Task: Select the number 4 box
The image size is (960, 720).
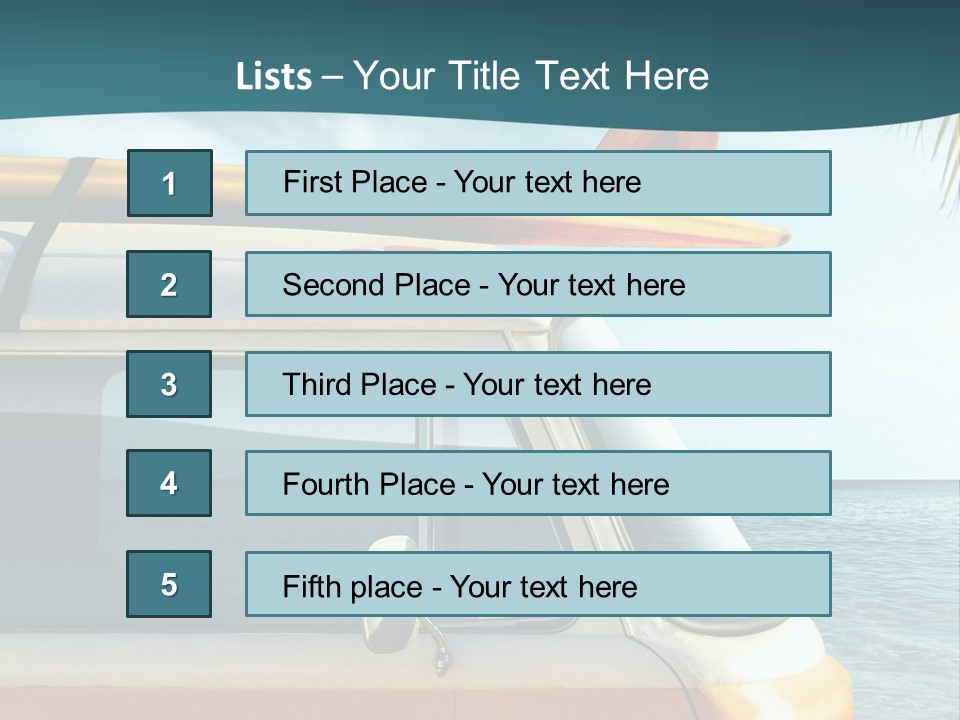Action: tap(169, 483)
